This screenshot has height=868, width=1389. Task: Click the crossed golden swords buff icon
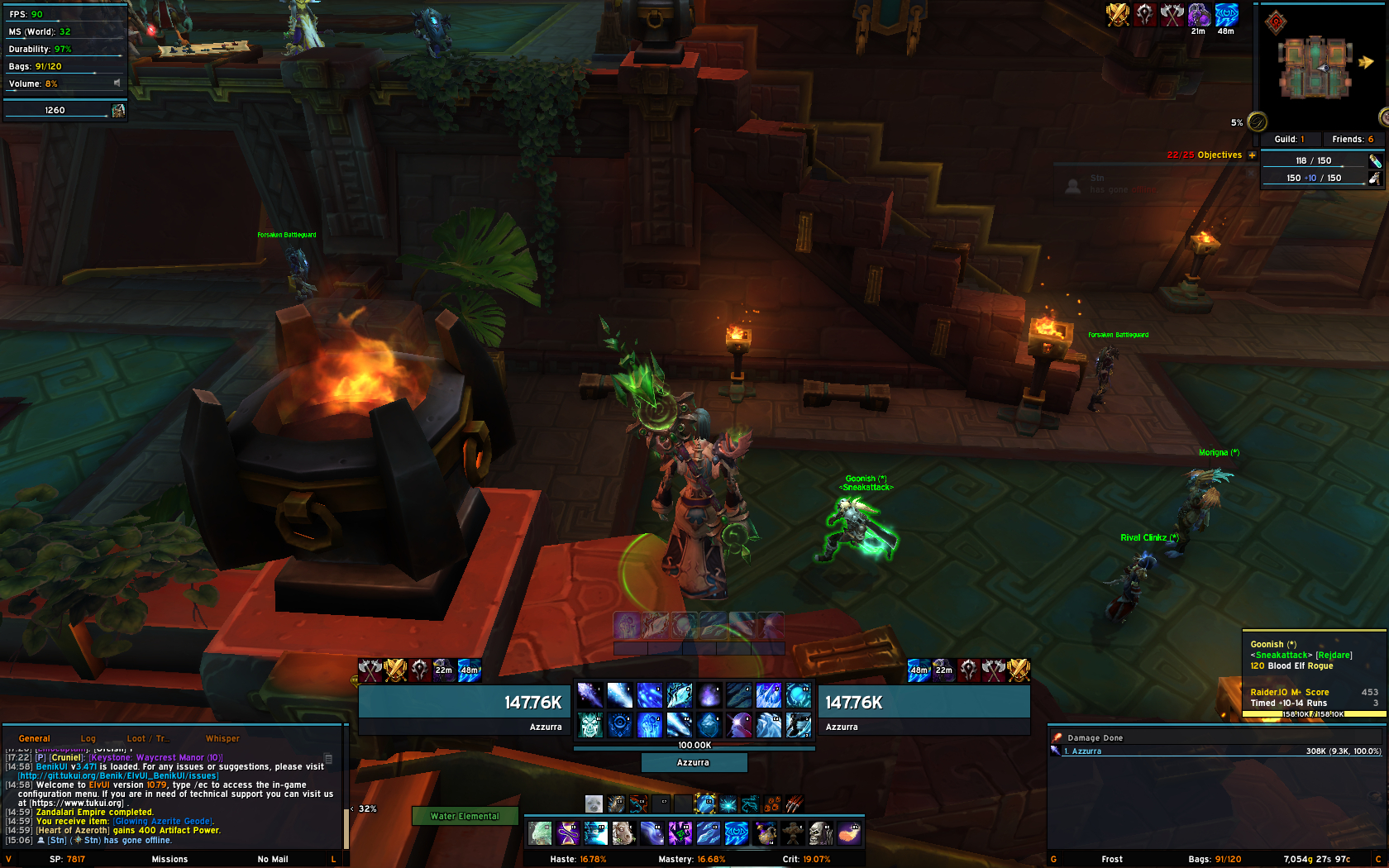(1118, 14)
